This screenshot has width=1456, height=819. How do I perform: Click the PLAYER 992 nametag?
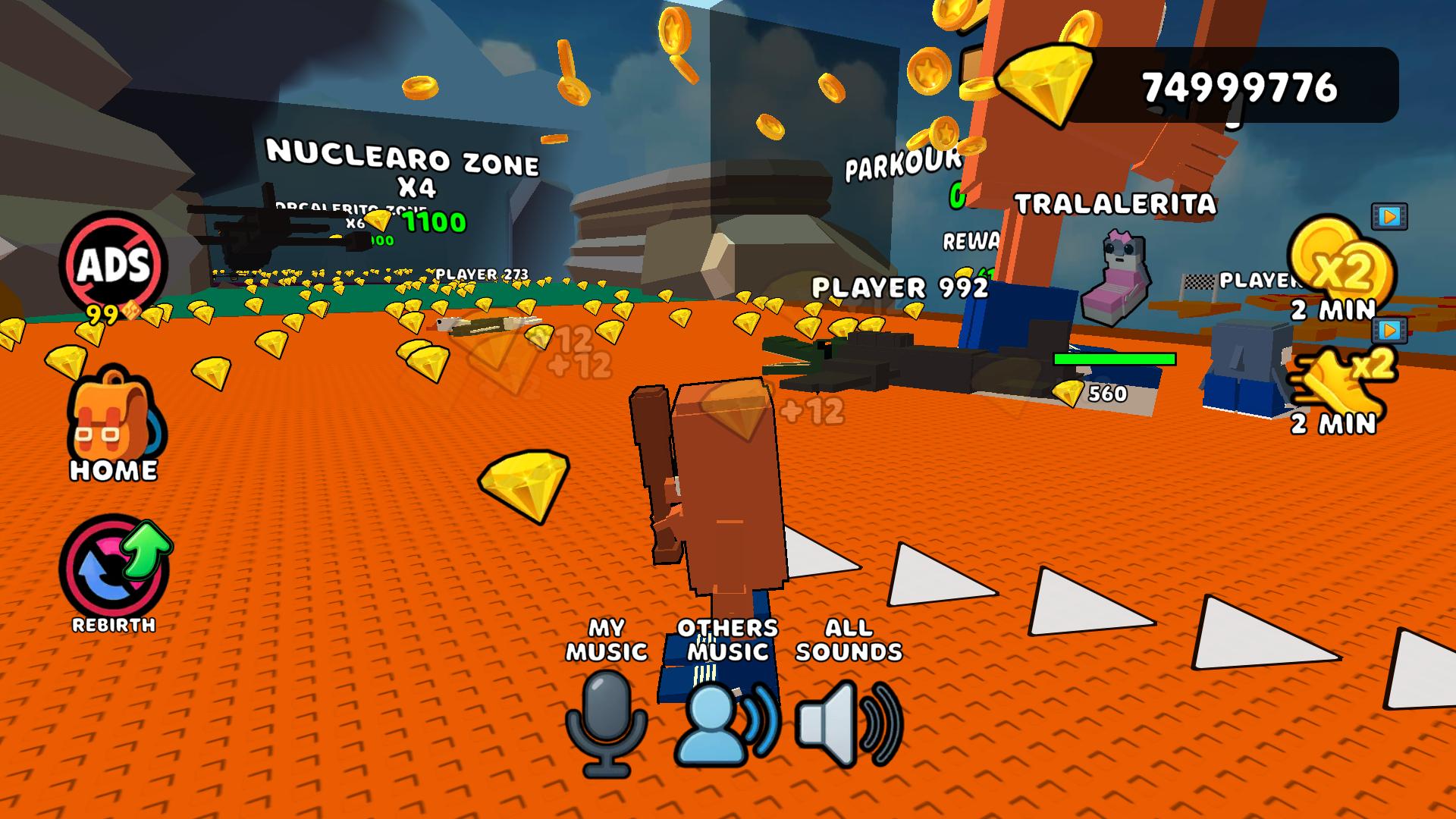tap(898, 288)
